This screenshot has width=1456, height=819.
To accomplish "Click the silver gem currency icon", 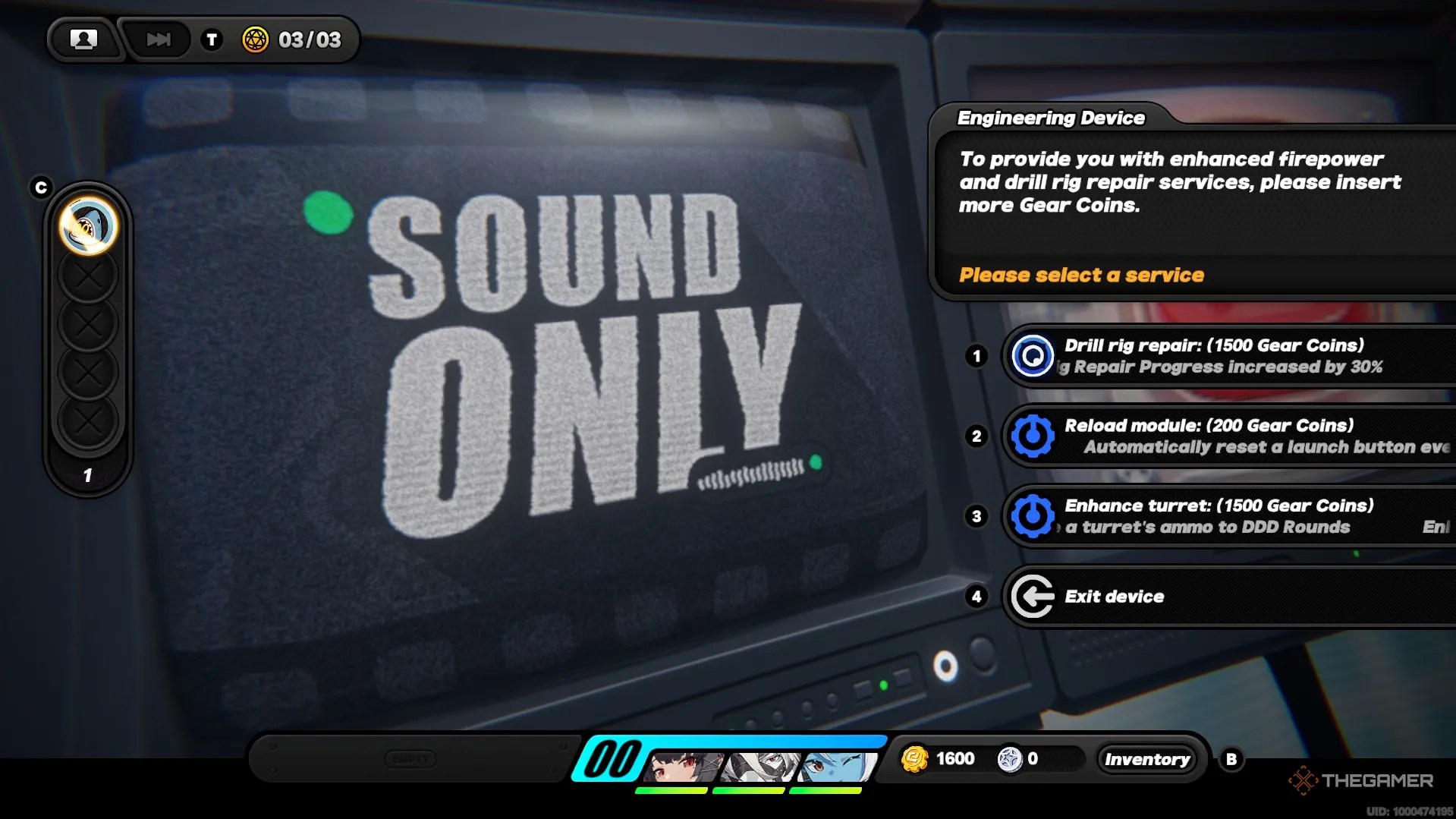I will (1011, 758).
